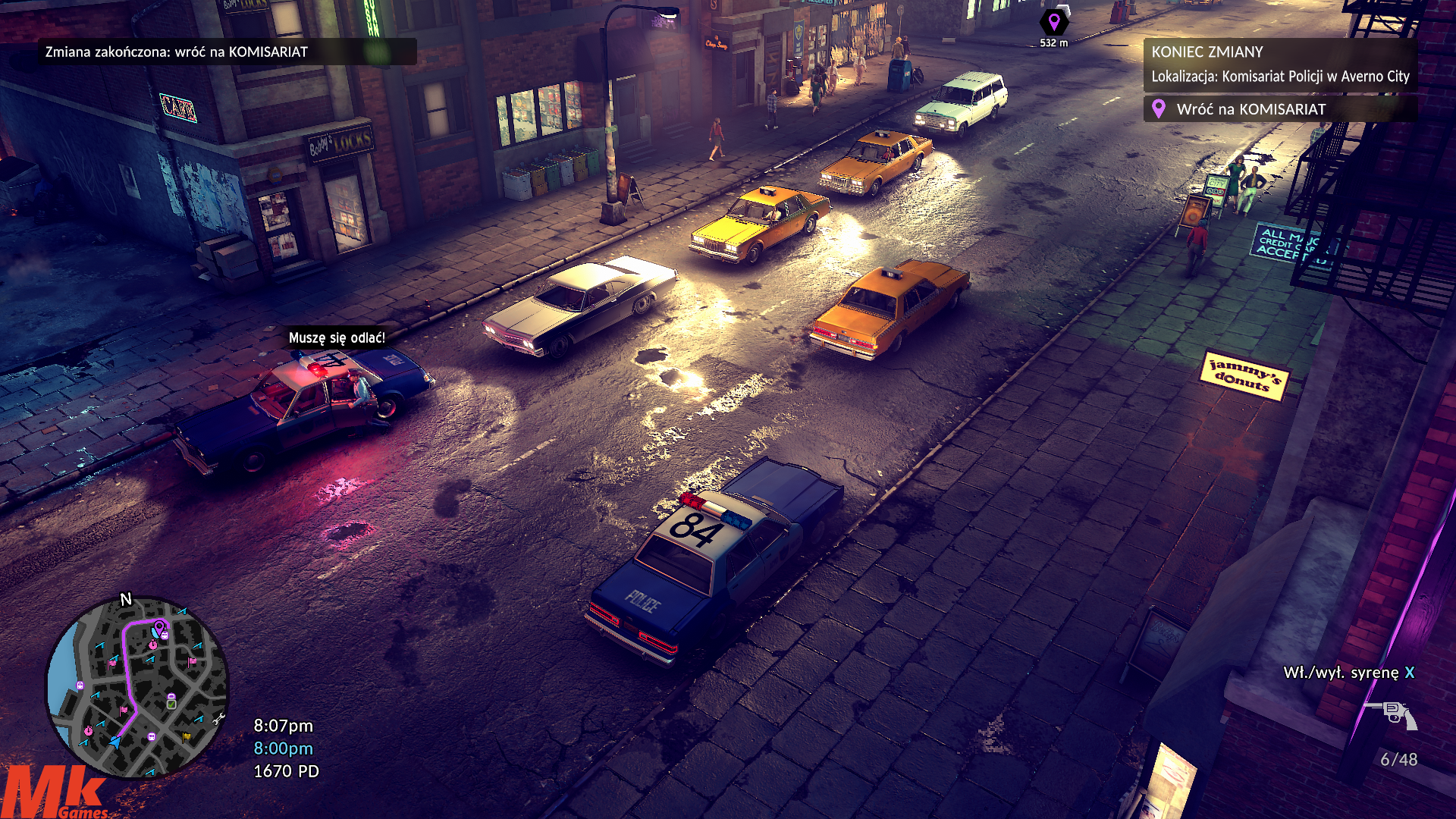Click the Mk Games watermark logo
This screenshot has height=819, width=1456.
[55, 792]
